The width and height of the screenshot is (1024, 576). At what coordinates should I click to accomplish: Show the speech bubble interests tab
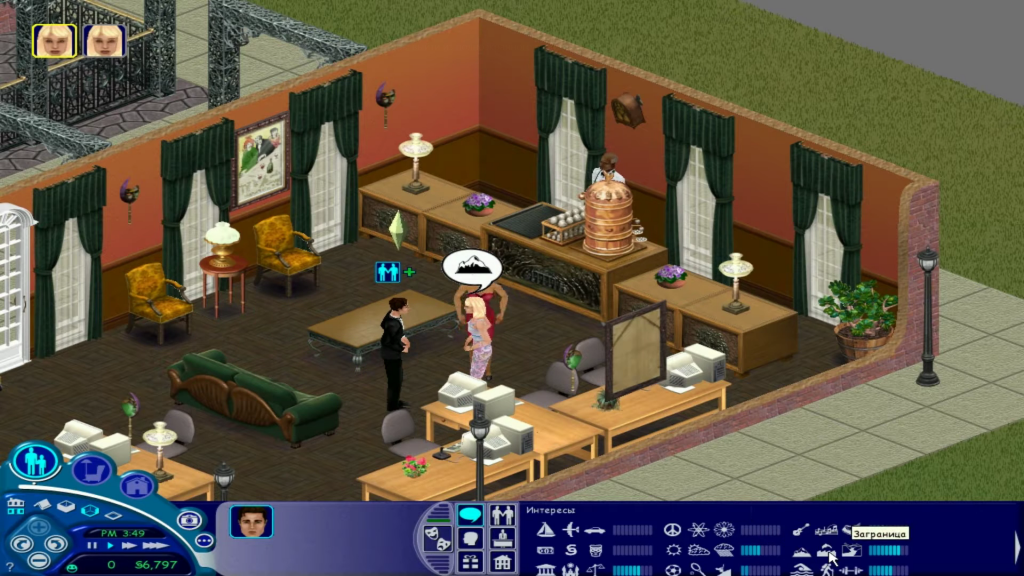pyautogui.click(x=469, y=515)
